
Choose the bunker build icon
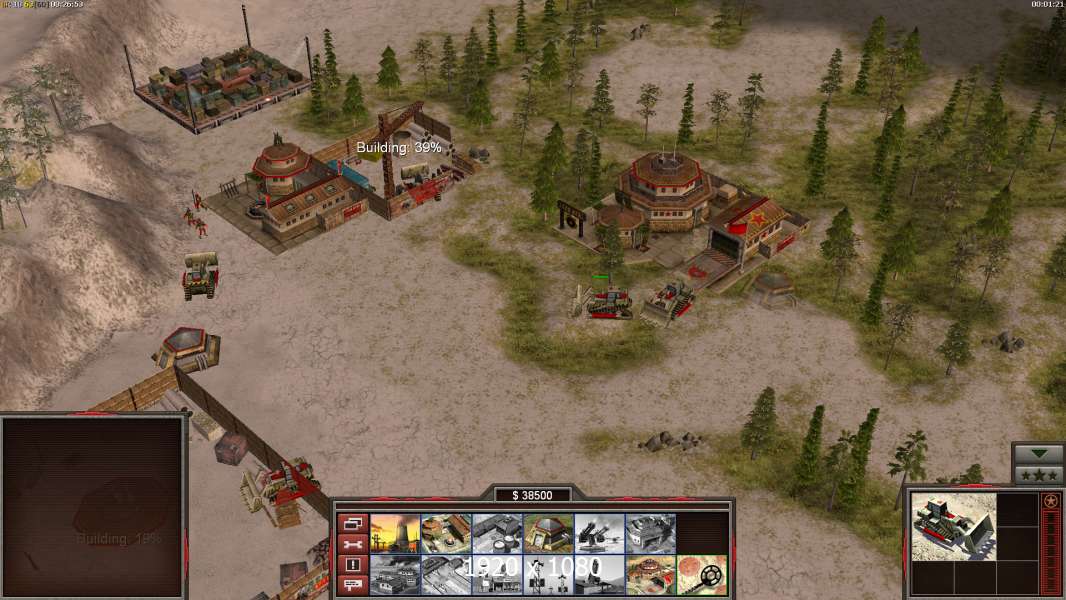pyautogui.click(x=549, y=533)
